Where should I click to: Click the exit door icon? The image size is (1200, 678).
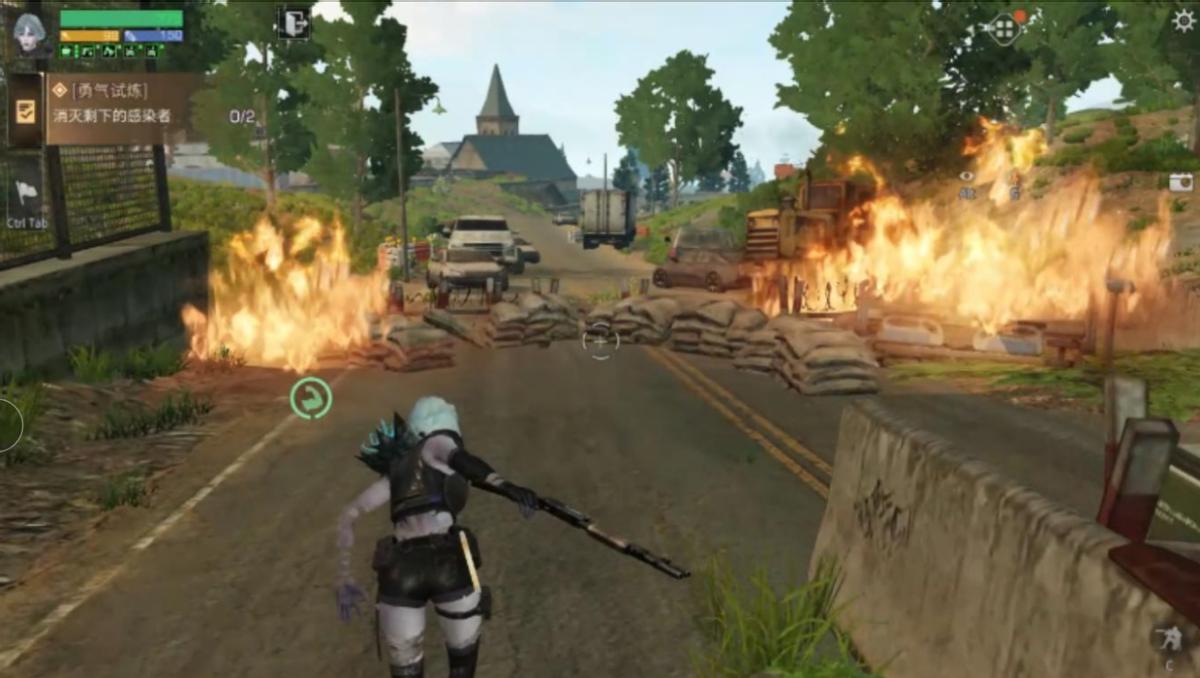[x=294, y=23]
